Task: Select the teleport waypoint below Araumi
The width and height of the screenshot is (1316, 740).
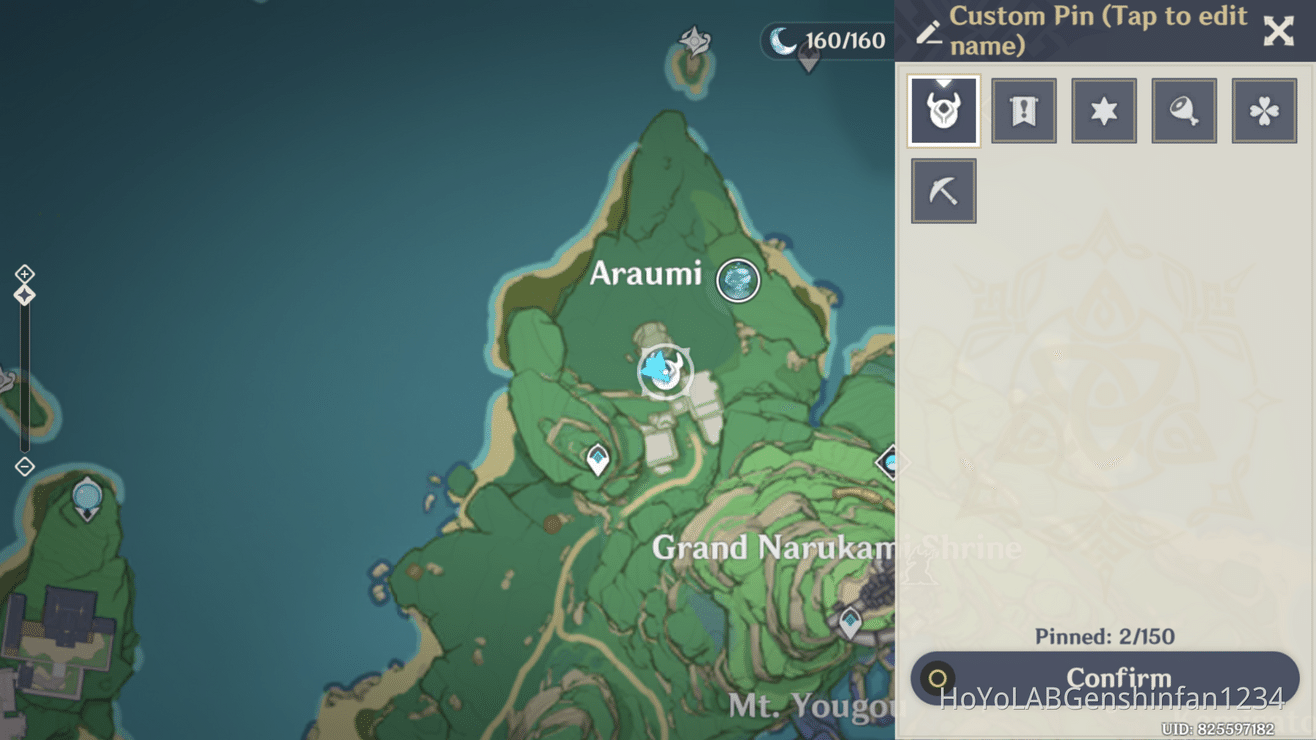Action: pos(597,459)
